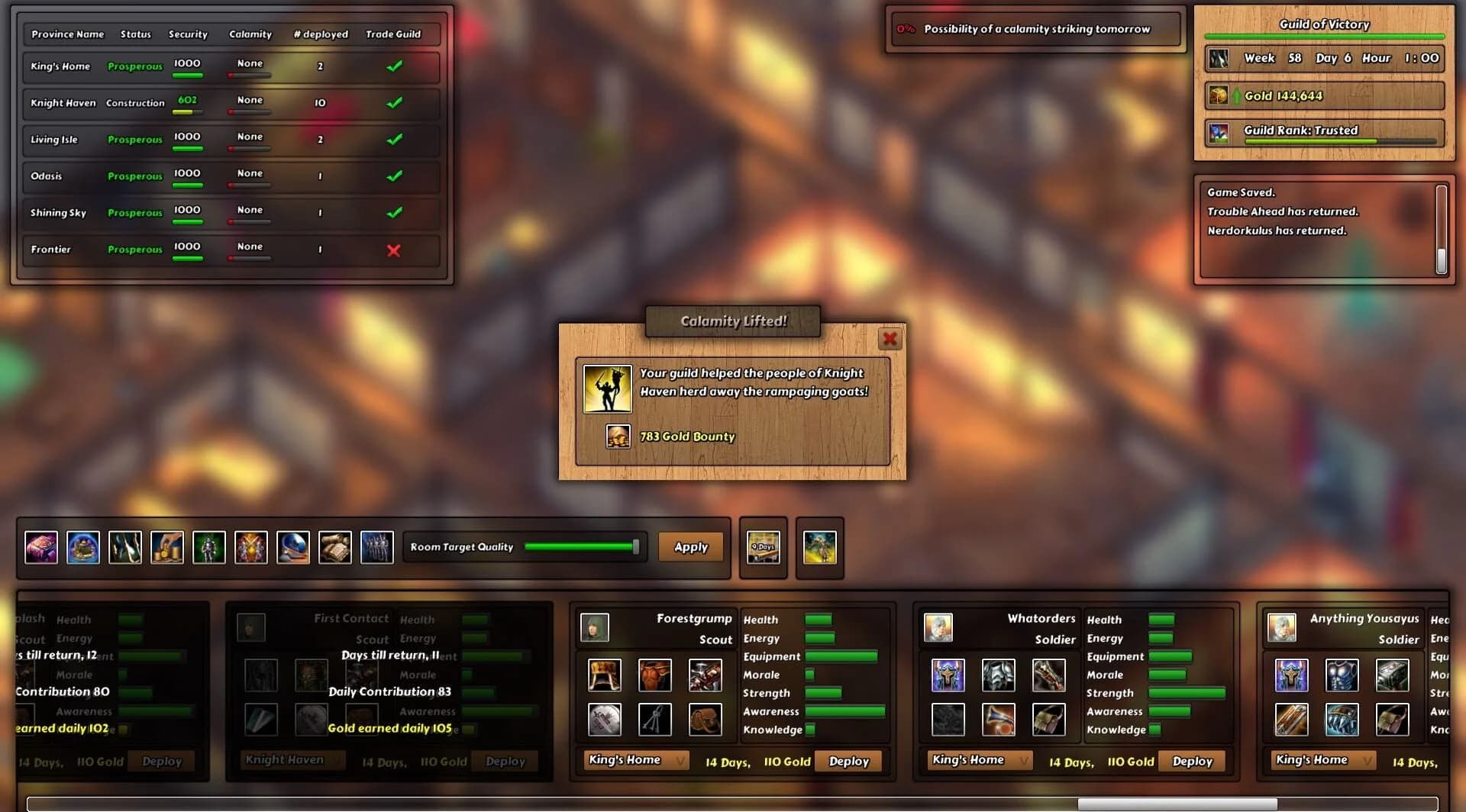Open the blue orb crafting icon
1466x812 pixels.
pyautogui.click(x=84, y=546)
